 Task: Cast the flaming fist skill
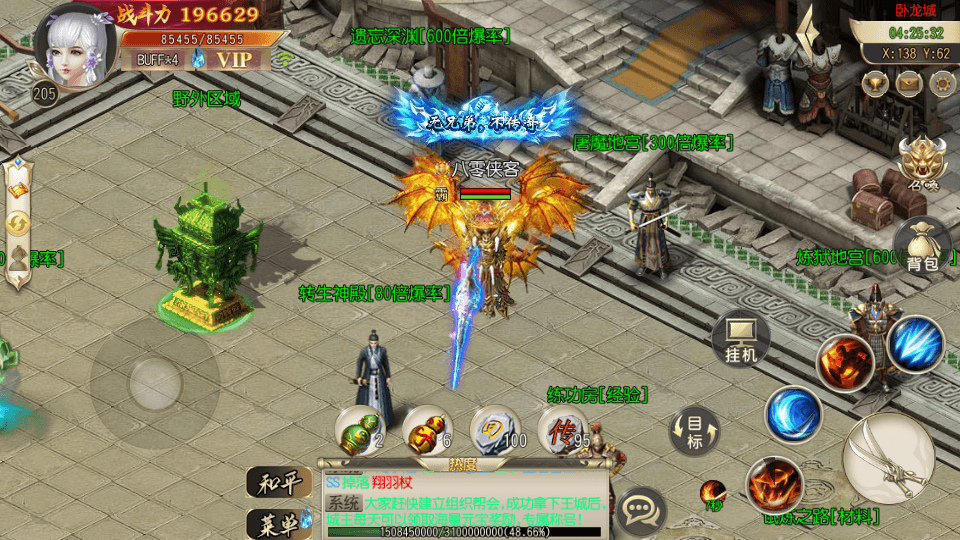pyautogui.click(x=845, y=361)
